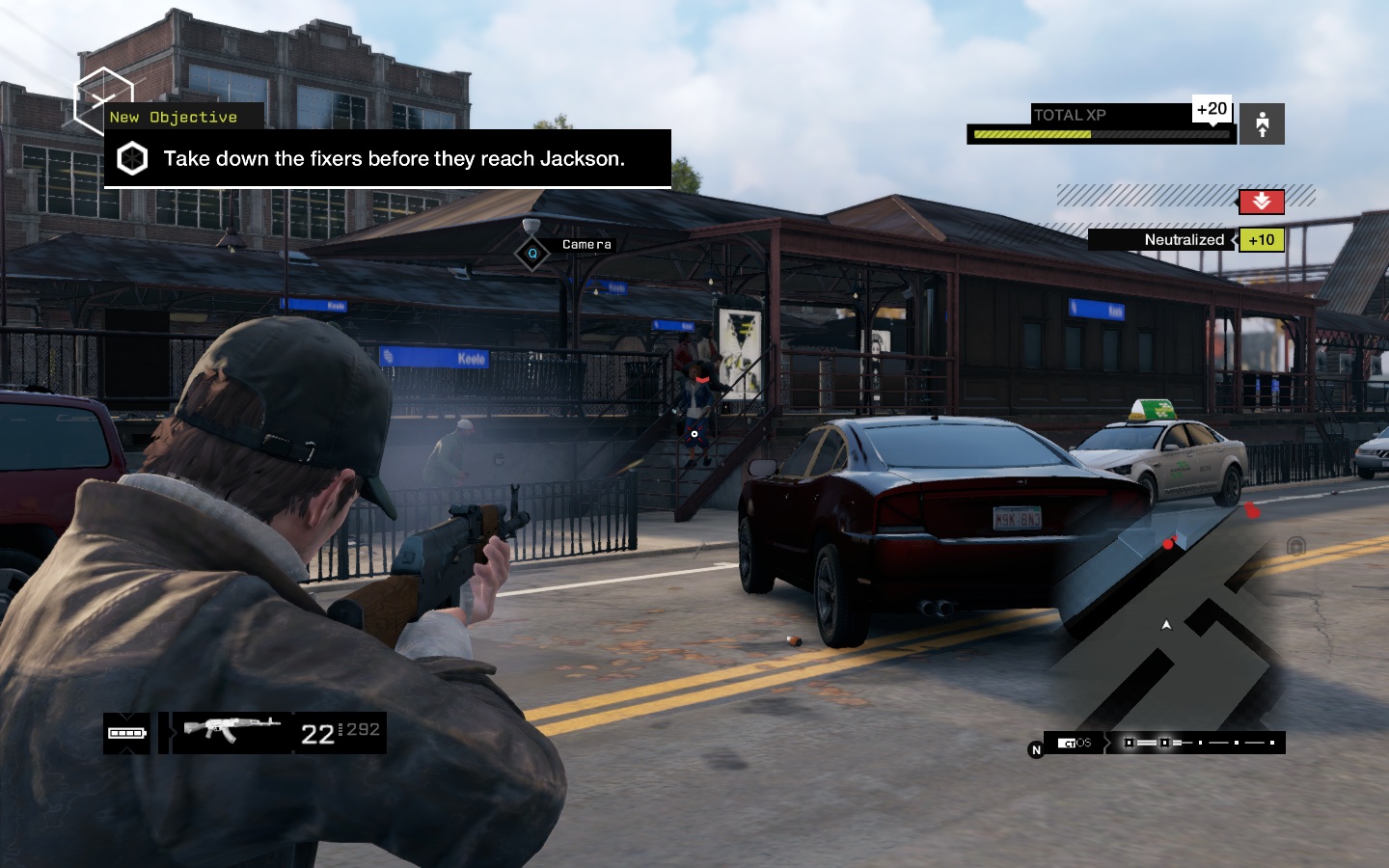
Task: Select the red down-arrow notification icon
Action: [x=1261, y=201]
